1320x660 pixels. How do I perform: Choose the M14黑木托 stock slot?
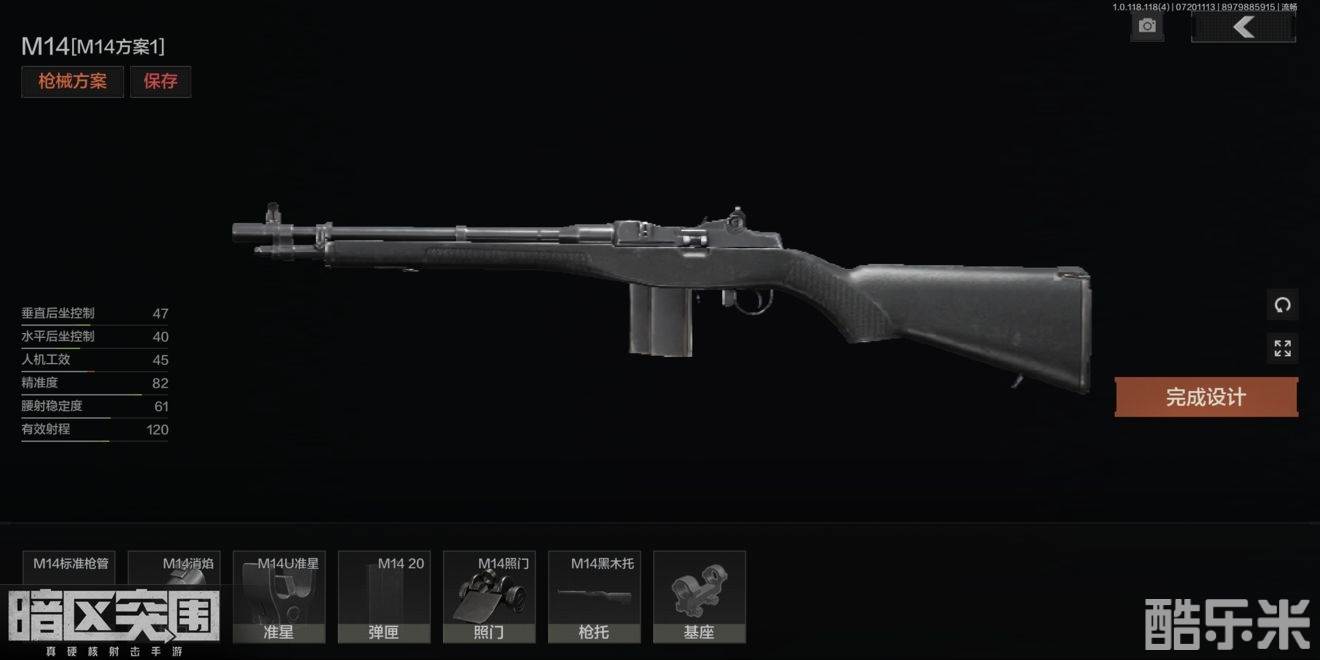point(594,596)
